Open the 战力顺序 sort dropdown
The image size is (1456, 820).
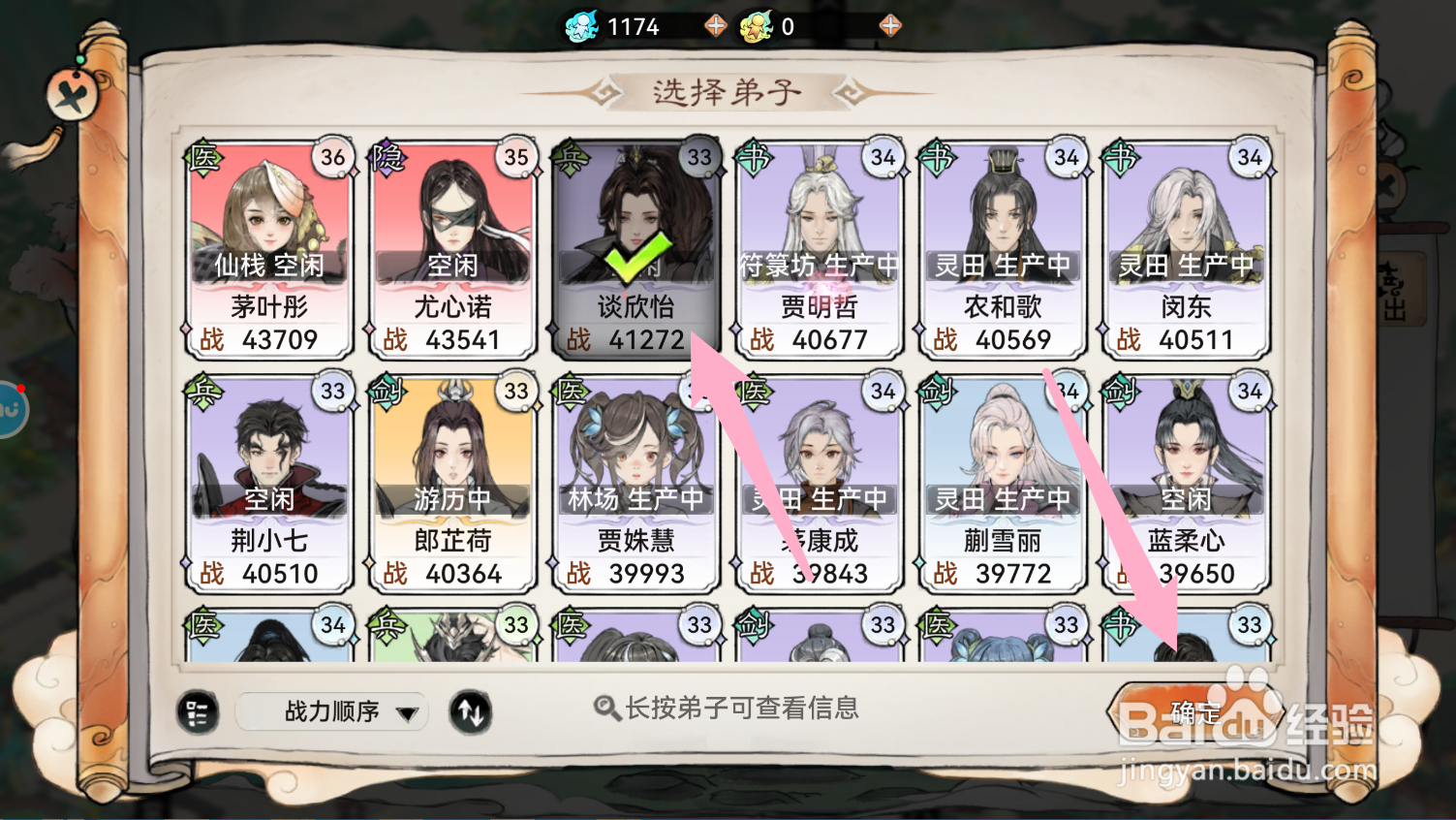click(331, 712)
